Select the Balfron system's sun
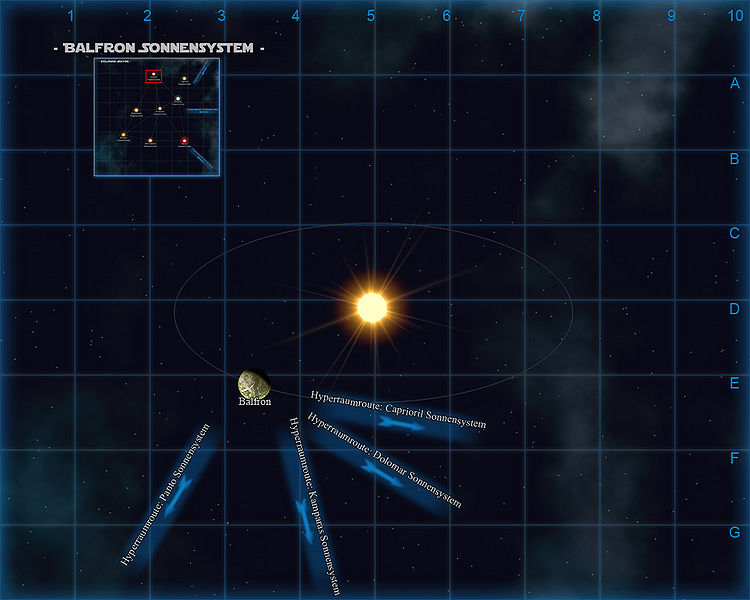 371,307
